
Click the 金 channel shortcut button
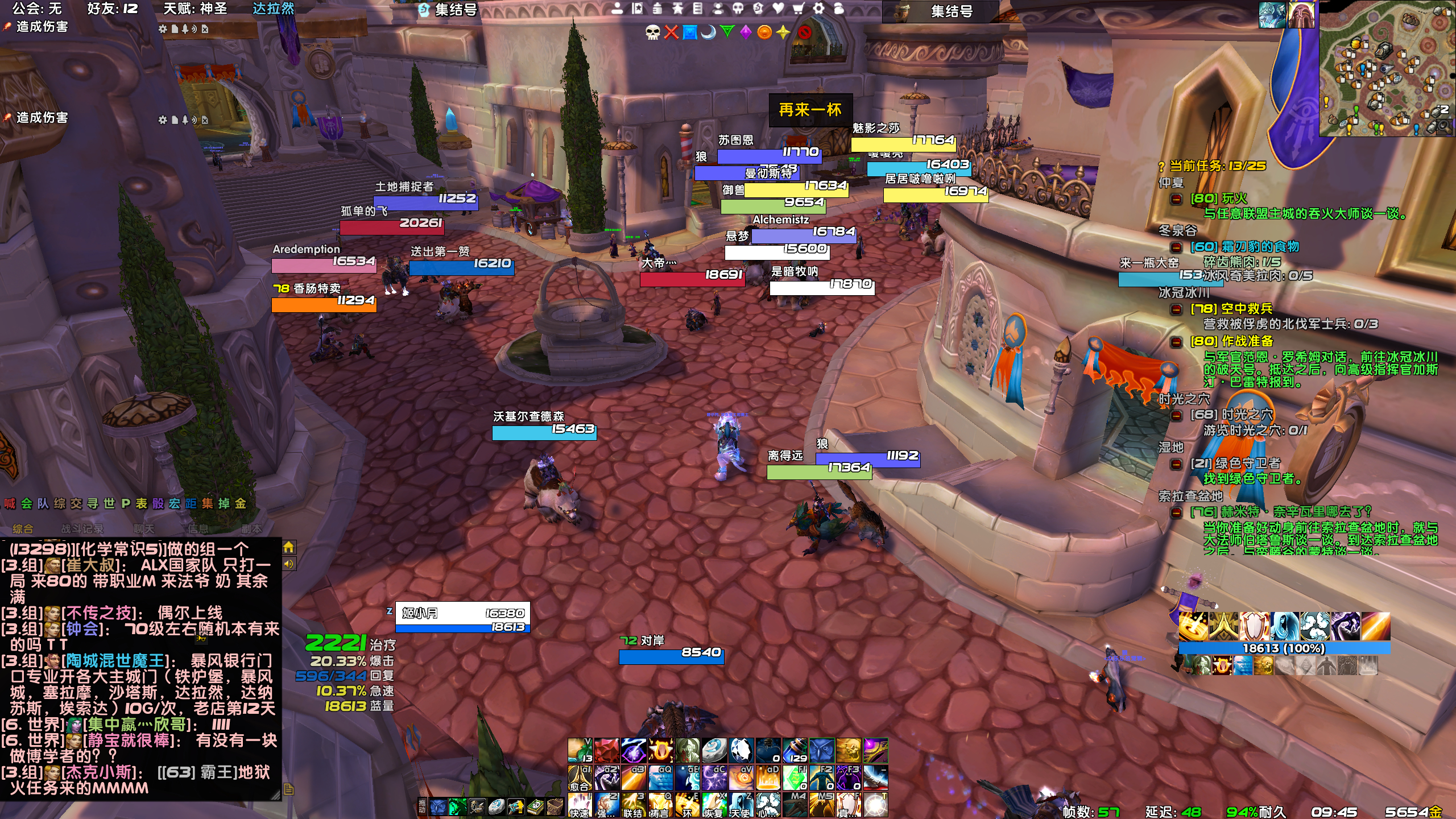[241, 503]
